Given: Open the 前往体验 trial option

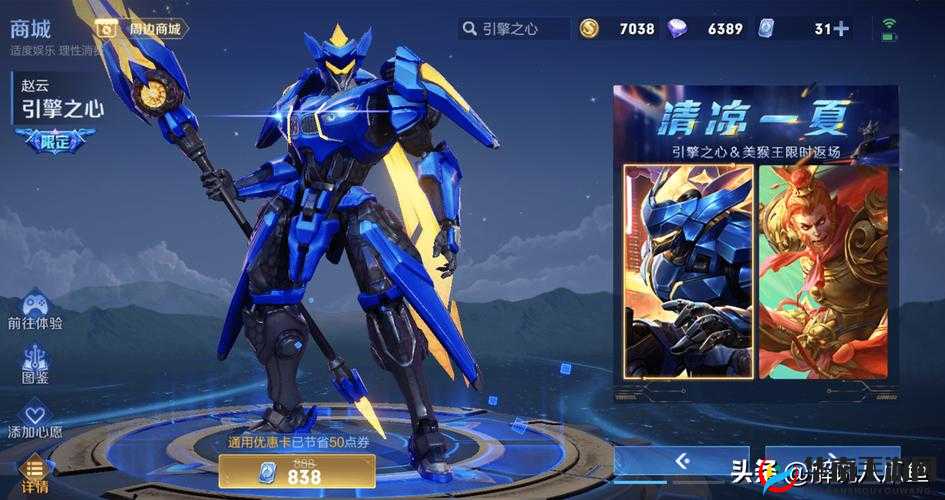Looking at the screenshot, I should (x=35, y=310).
